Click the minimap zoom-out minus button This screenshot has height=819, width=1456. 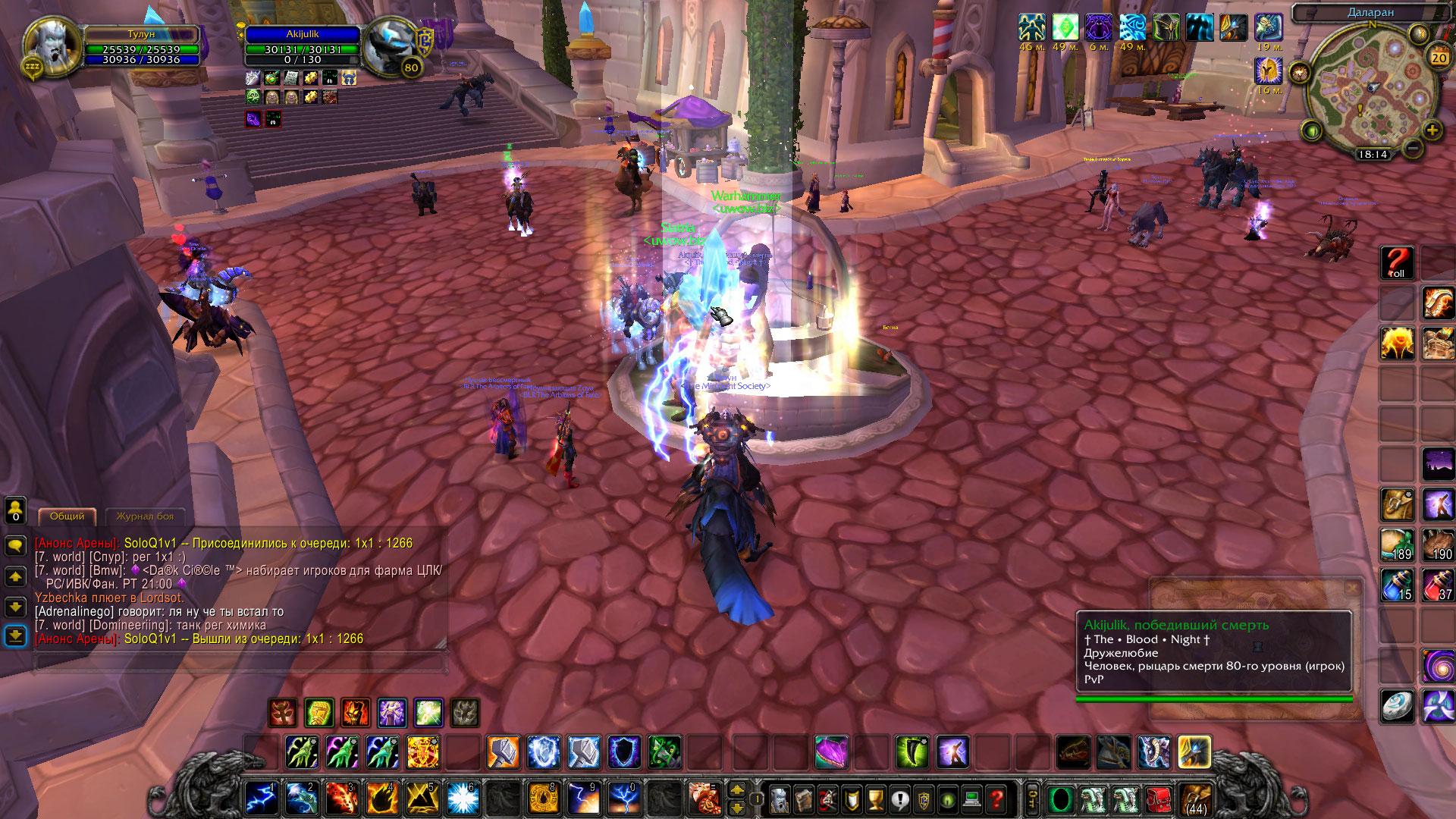[x=1412, y=148]
